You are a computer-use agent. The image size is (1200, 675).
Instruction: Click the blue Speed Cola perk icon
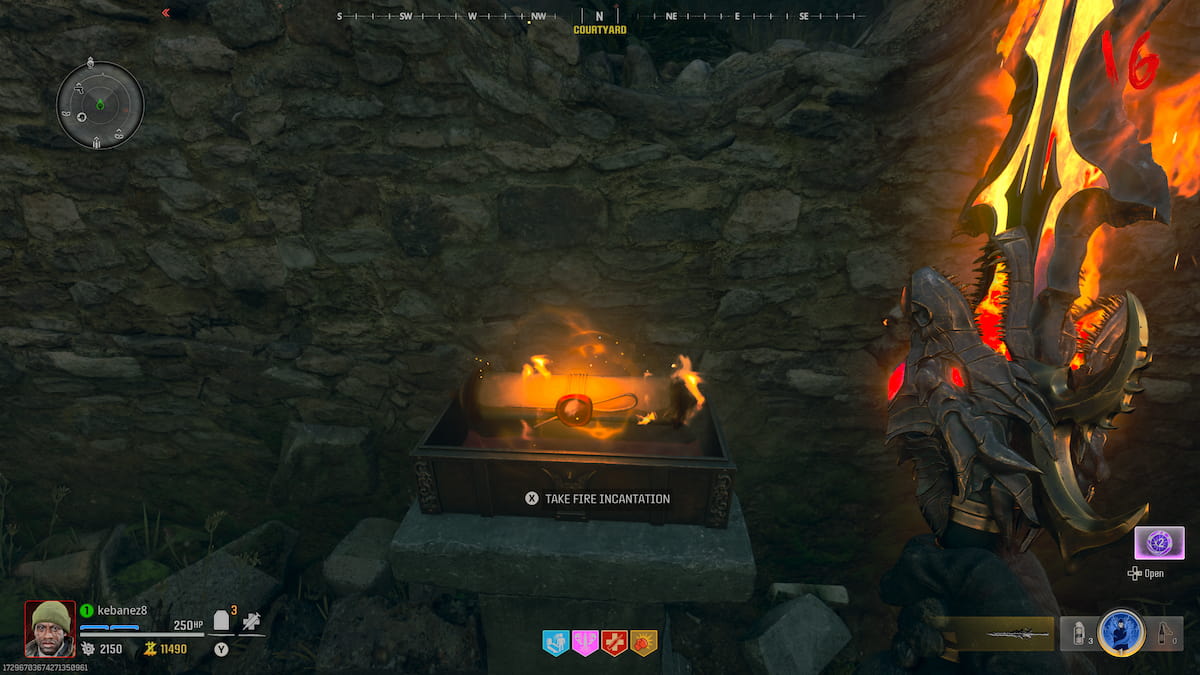pyautogui.click(x=555, y=643)
